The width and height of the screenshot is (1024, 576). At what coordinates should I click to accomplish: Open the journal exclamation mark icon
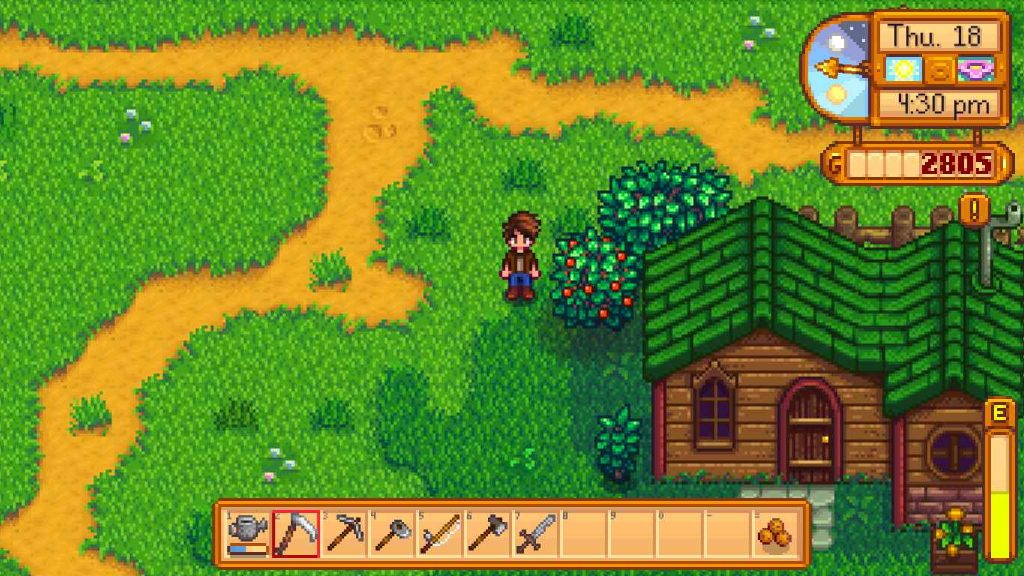(x=974, y=210)
